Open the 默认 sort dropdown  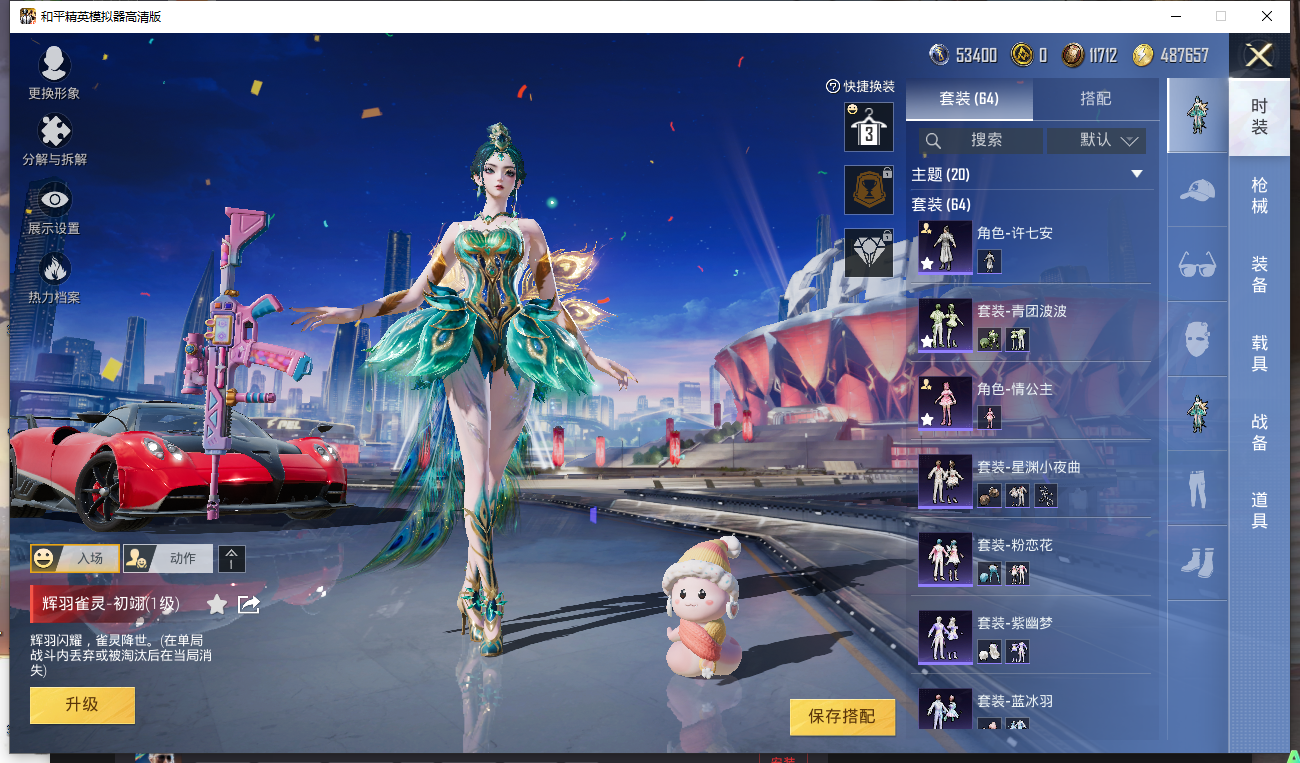(x=1097, y=140)
